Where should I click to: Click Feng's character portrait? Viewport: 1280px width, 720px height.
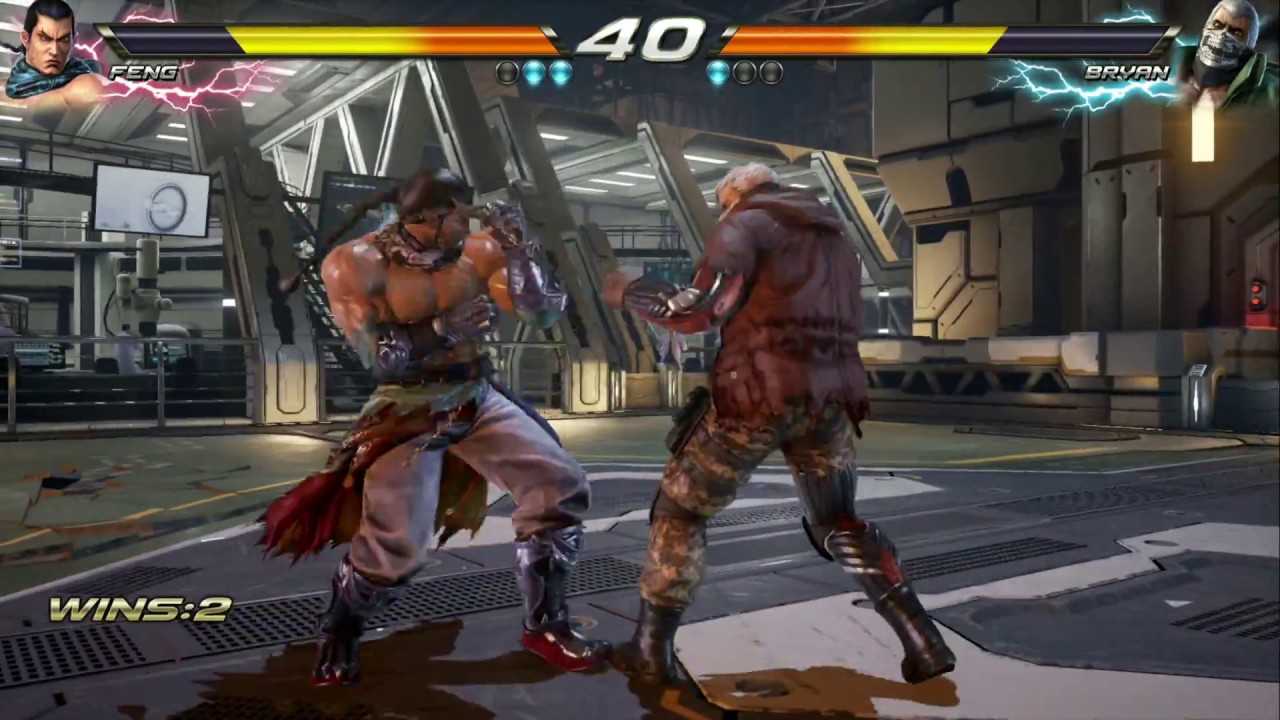pyautogui.click(x=50, y=50)
